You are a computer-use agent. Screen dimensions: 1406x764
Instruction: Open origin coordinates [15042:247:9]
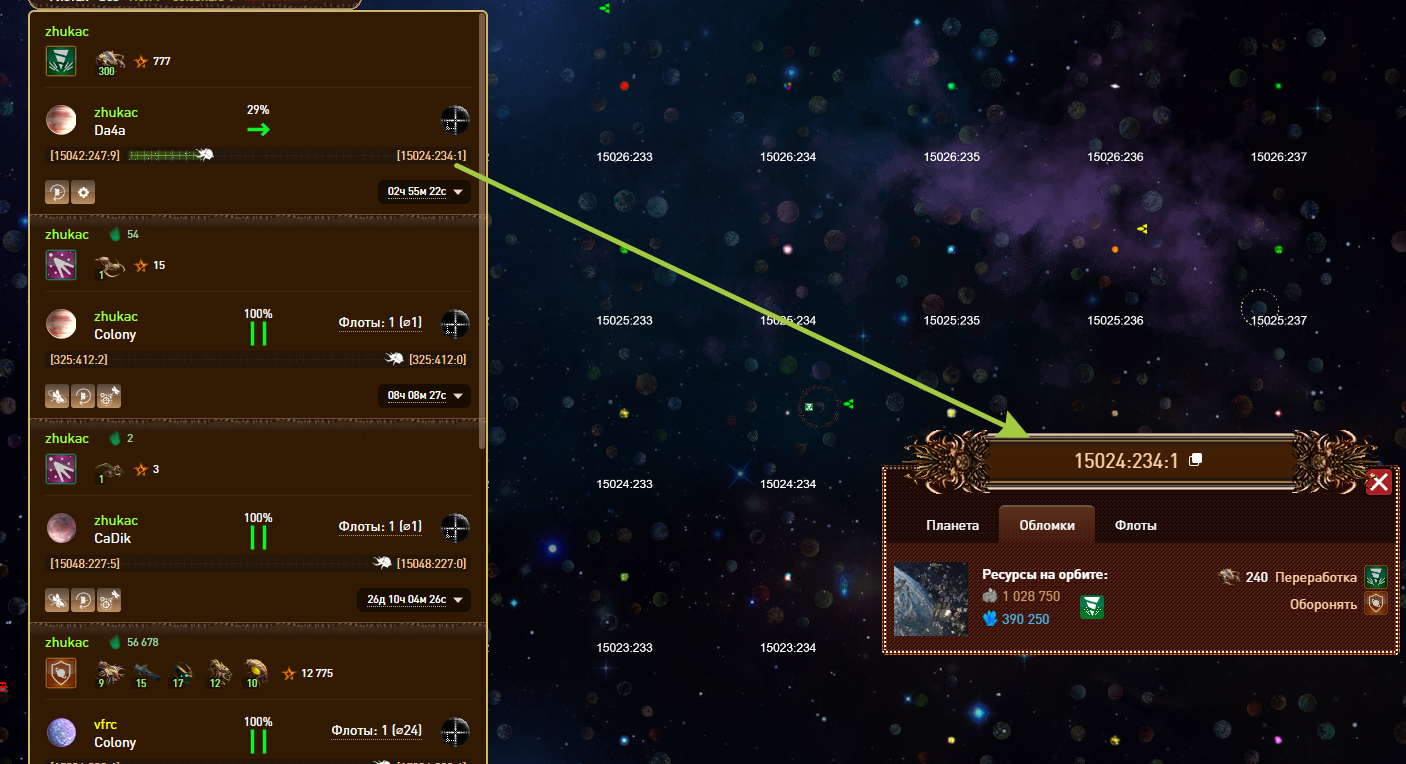point(85,155)
